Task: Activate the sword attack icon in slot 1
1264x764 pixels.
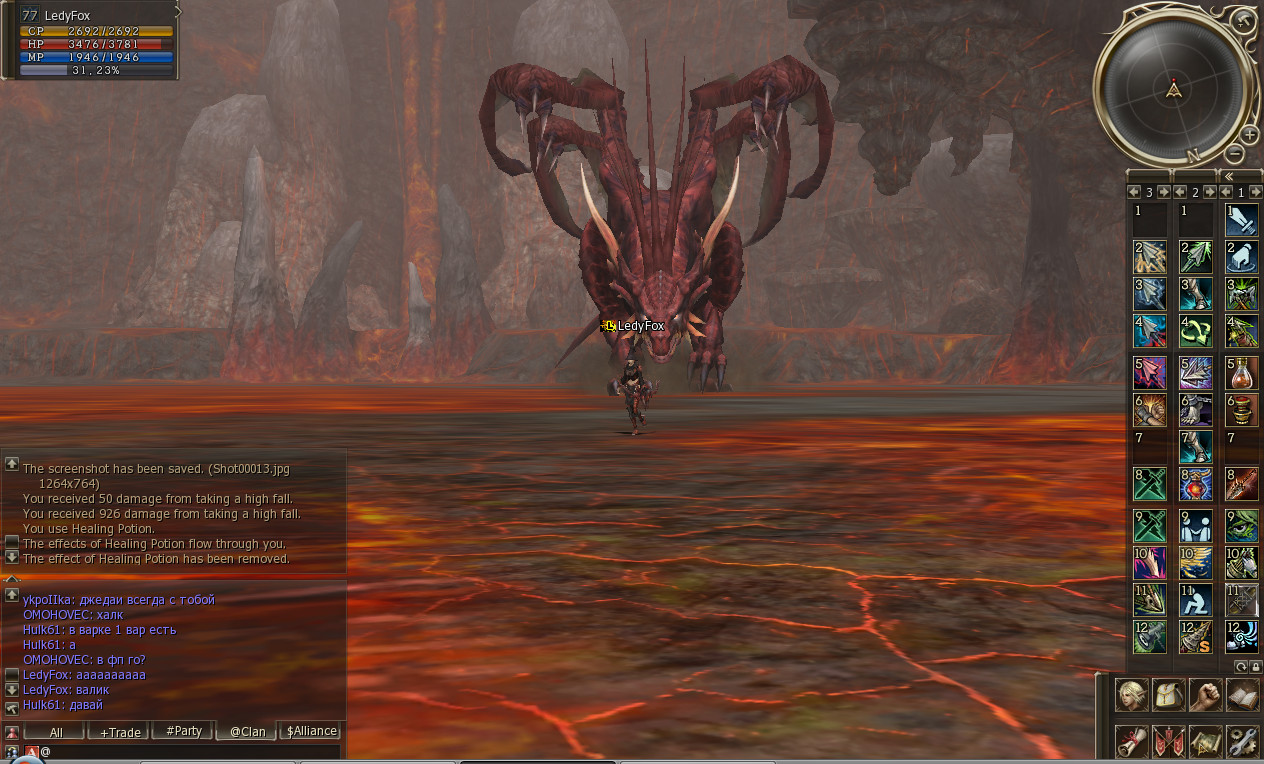Action: [x=1242, y=219]
